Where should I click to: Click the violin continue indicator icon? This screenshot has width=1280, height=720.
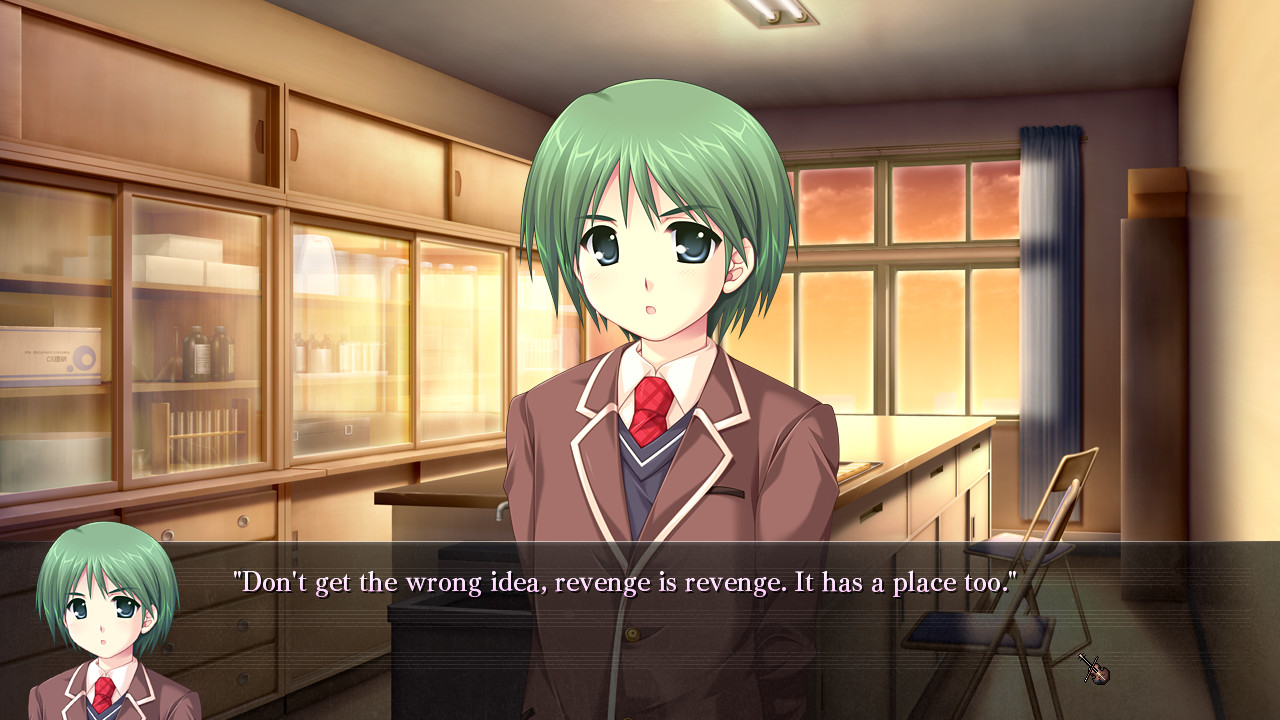(x=1093, y=668)
